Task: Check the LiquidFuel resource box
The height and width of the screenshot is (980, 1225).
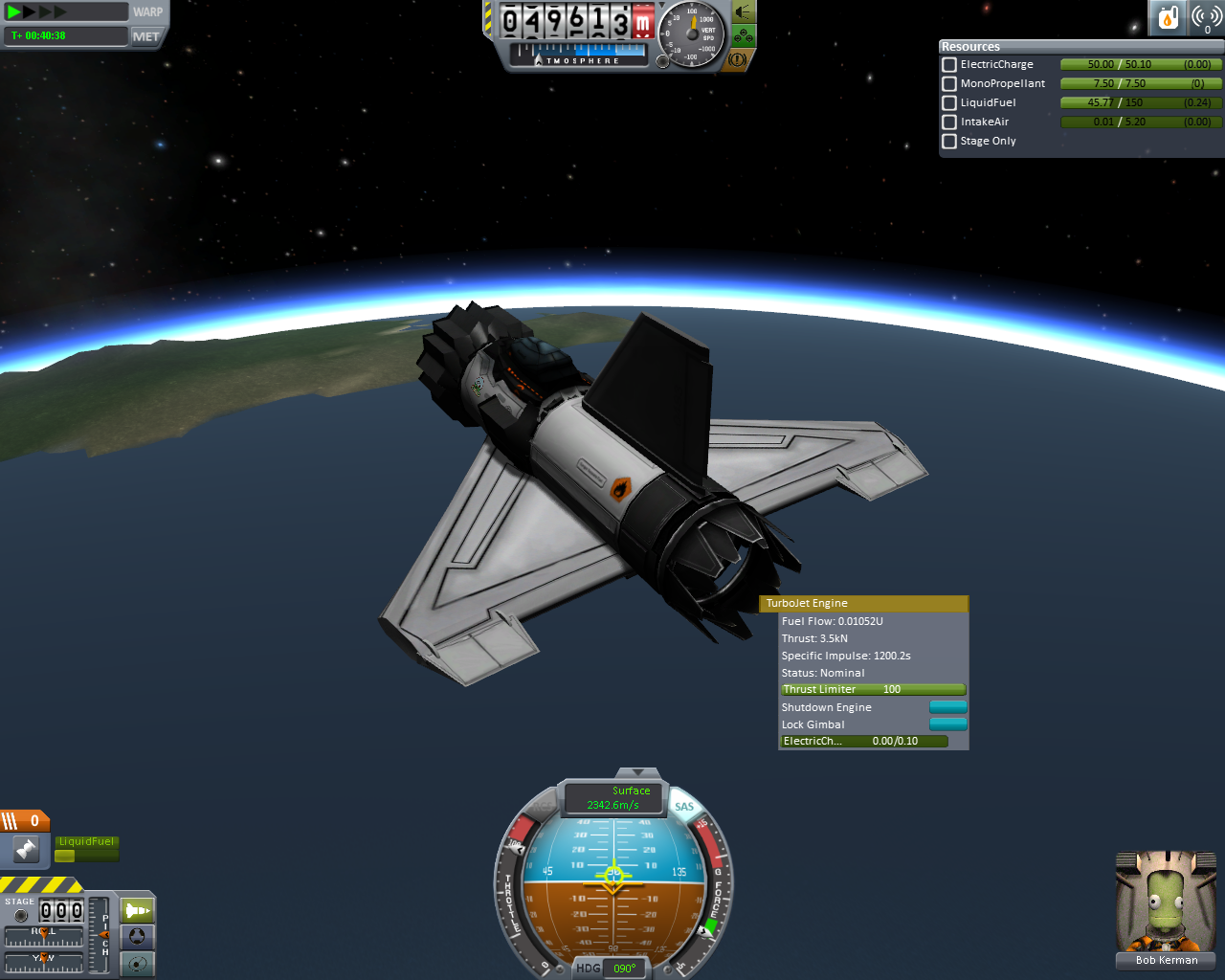Action: (949, 103)
